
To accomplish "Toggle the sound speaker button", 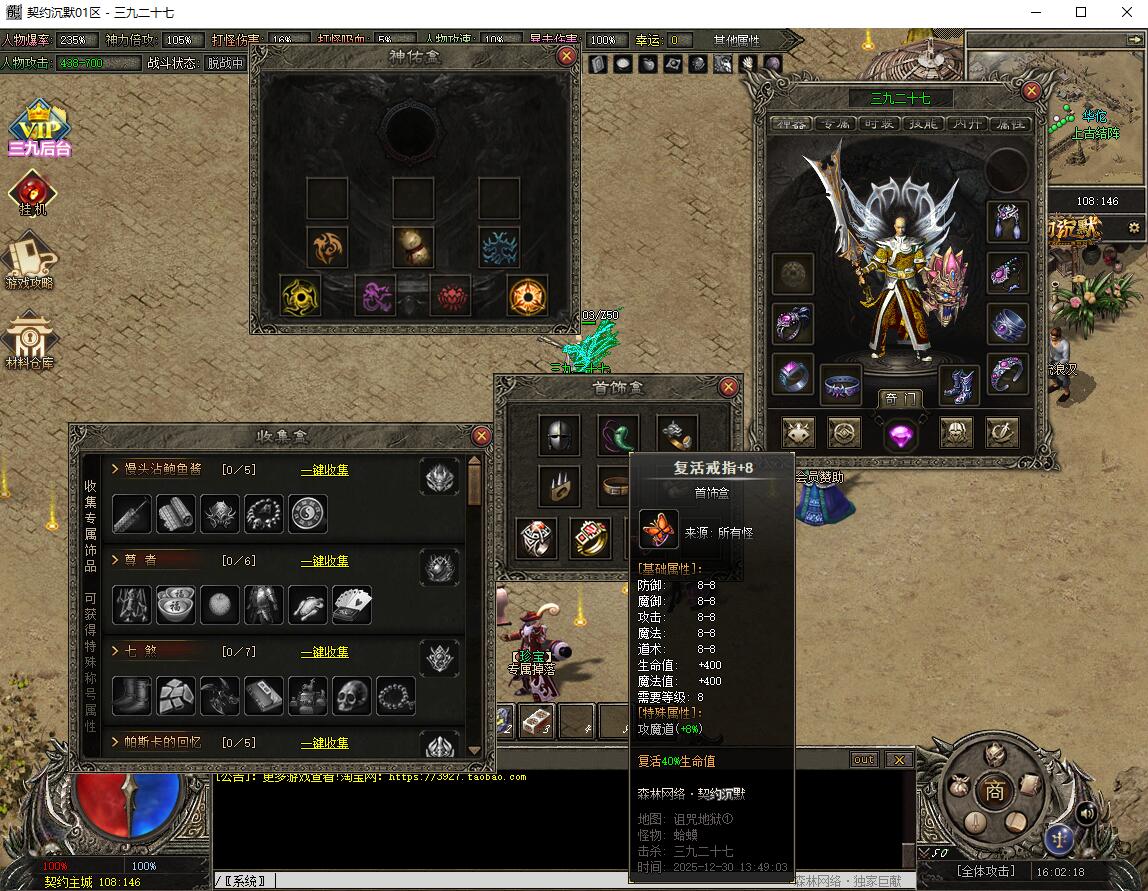I will pos(1084,814).
